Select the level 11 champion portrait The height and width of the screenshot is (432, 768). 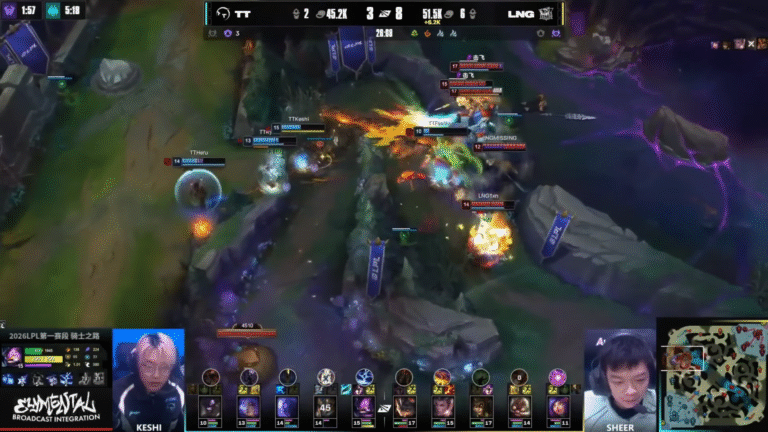point(558,406)
